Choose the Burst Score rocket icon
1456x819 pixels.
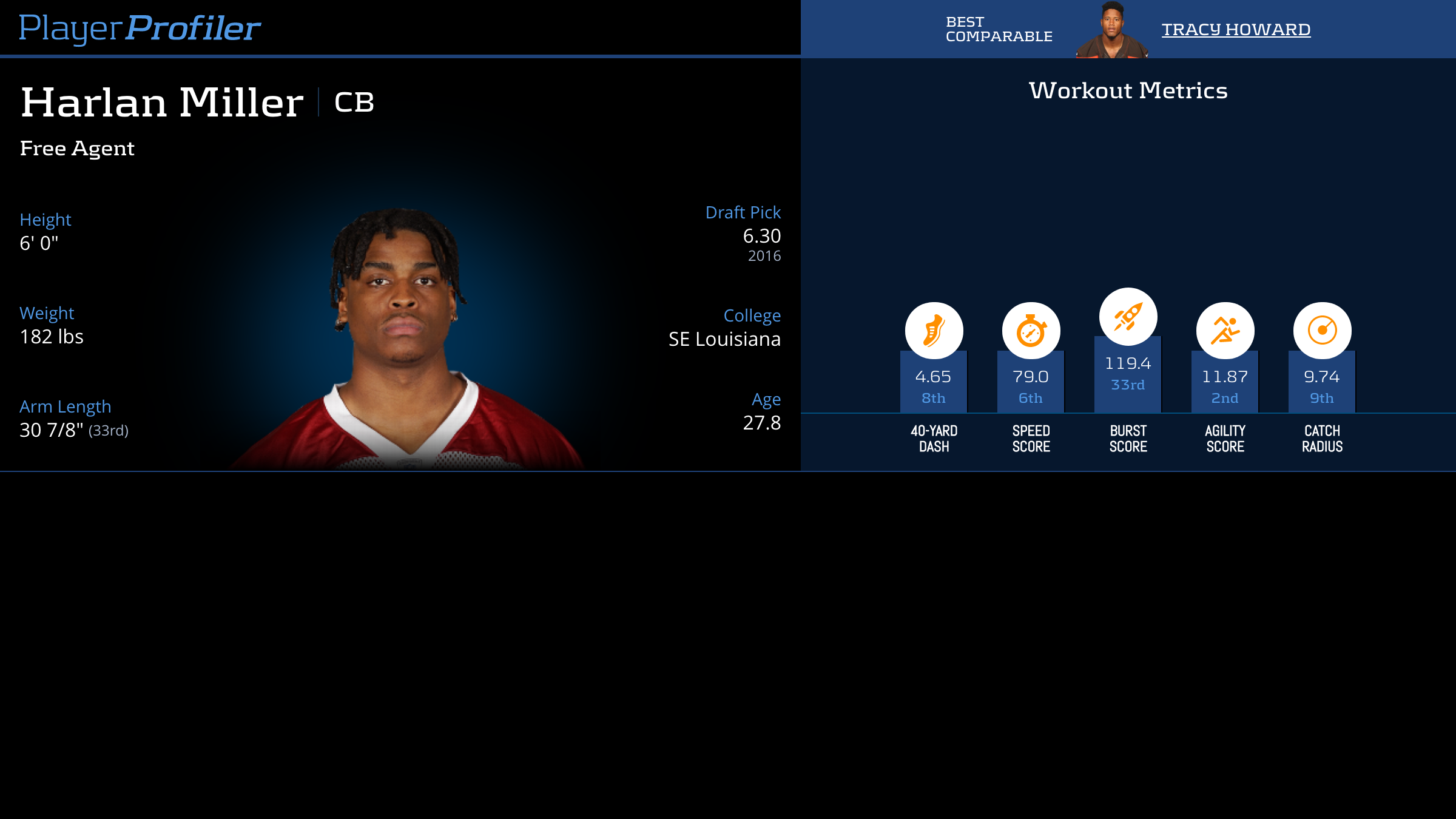pyautogui.click(x=1128, y=316)
